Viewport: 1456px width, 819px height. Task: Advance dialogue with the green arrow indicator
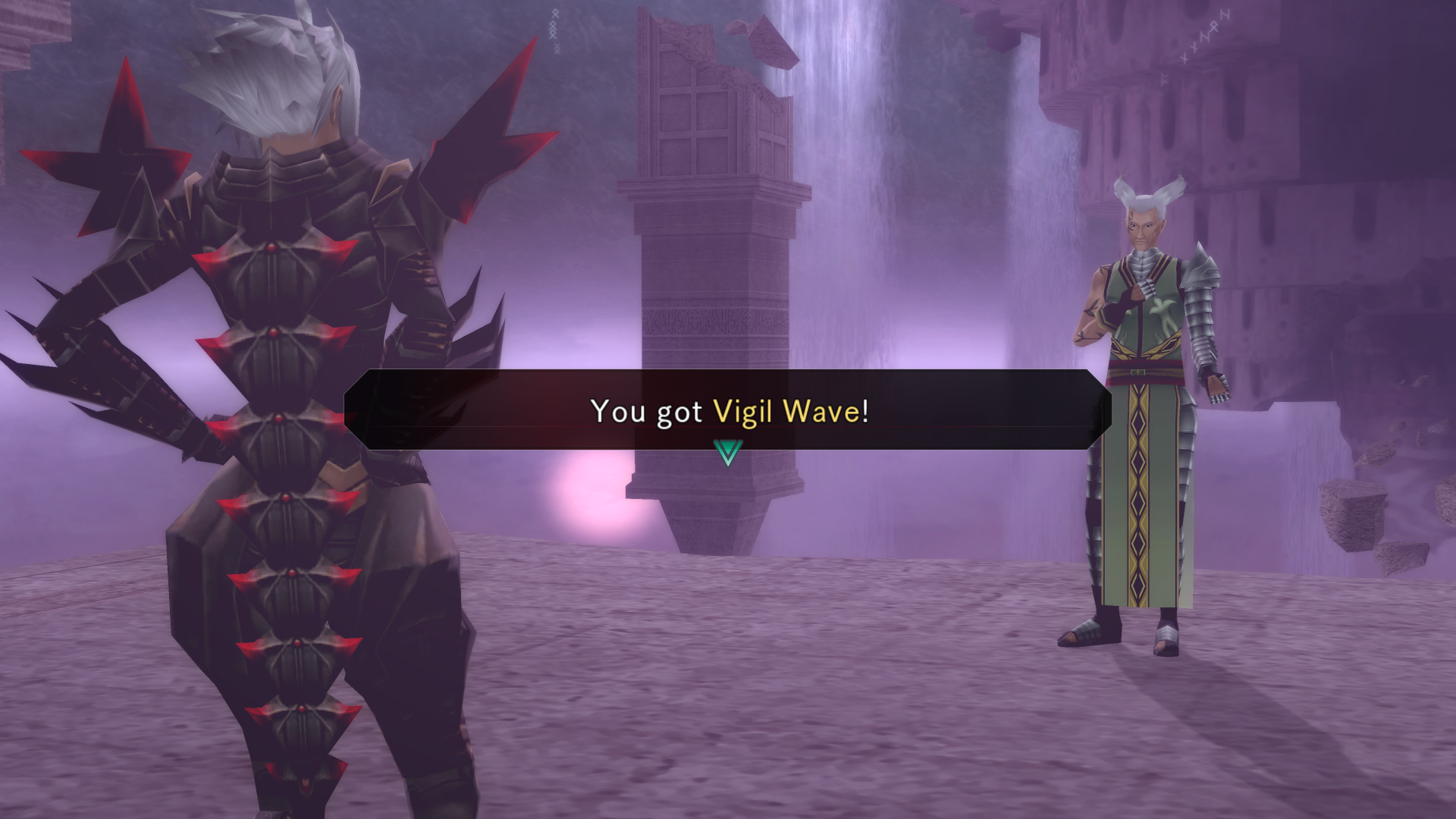click(727, 453)
